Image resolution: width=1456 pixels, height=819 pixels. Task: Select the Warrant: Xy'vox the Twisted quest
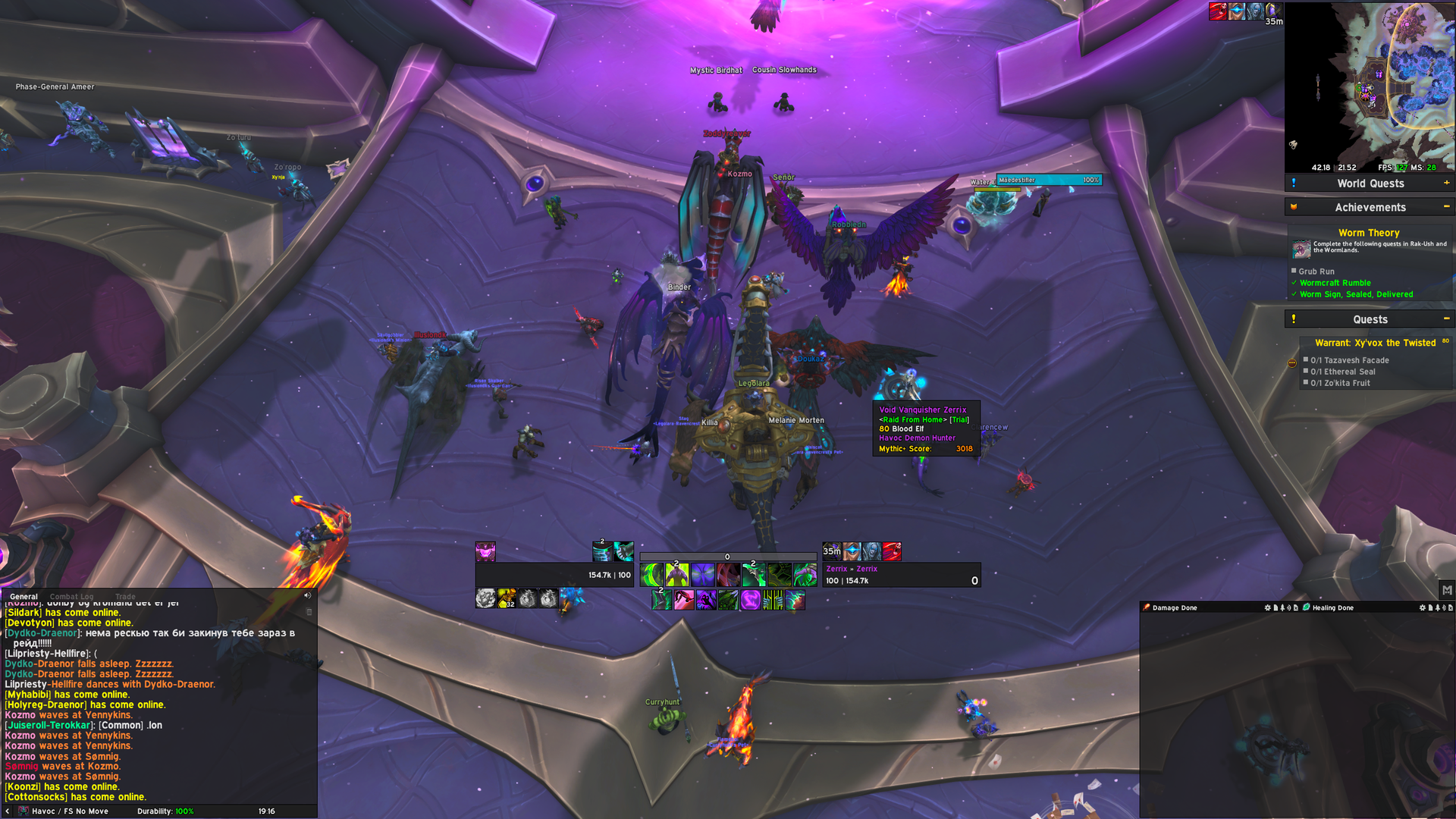pyautogui.click(x=1375, y=343)
